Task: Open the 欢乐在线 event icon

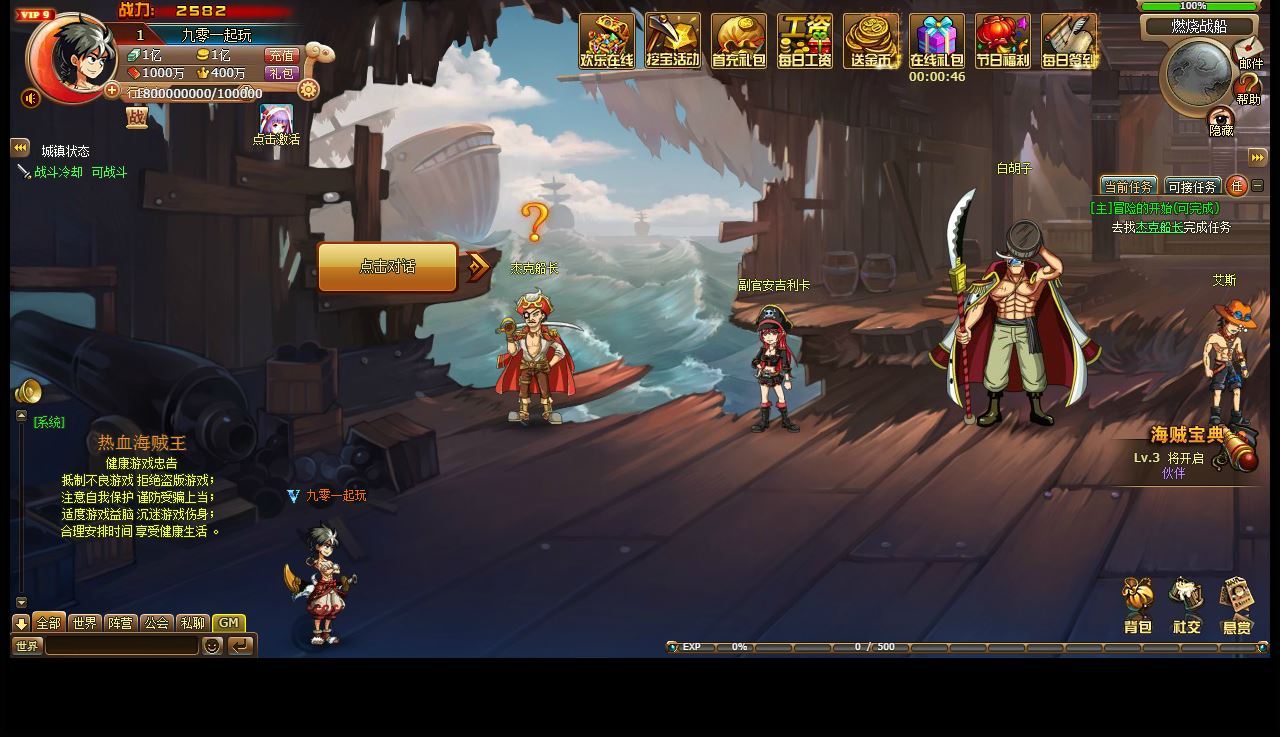Action: pyautogui.click(x=607, y=41)
